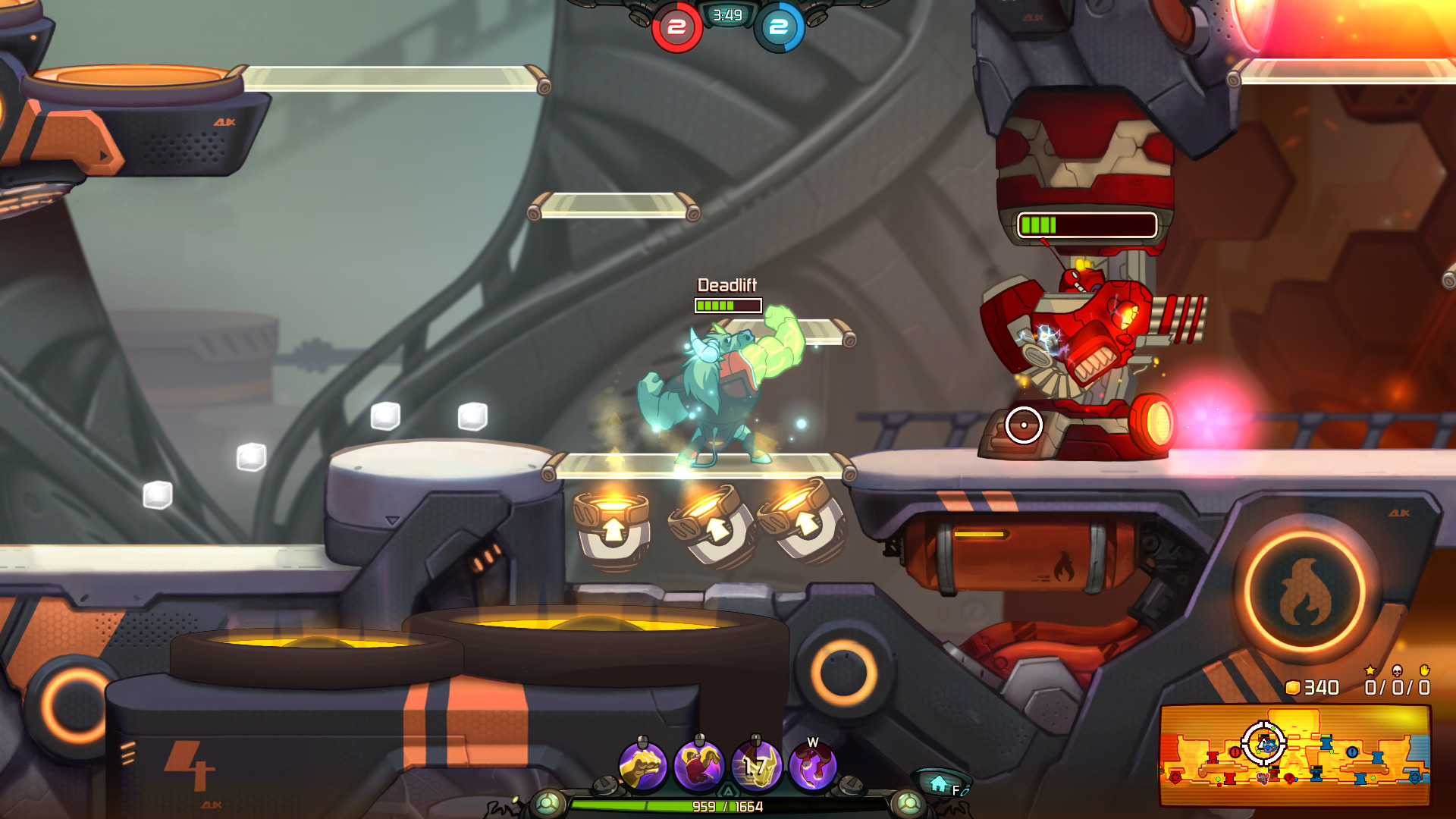Click the match timer showing 3:49
The height and width of the screenshot is (819, 1456).
[726, 14]
